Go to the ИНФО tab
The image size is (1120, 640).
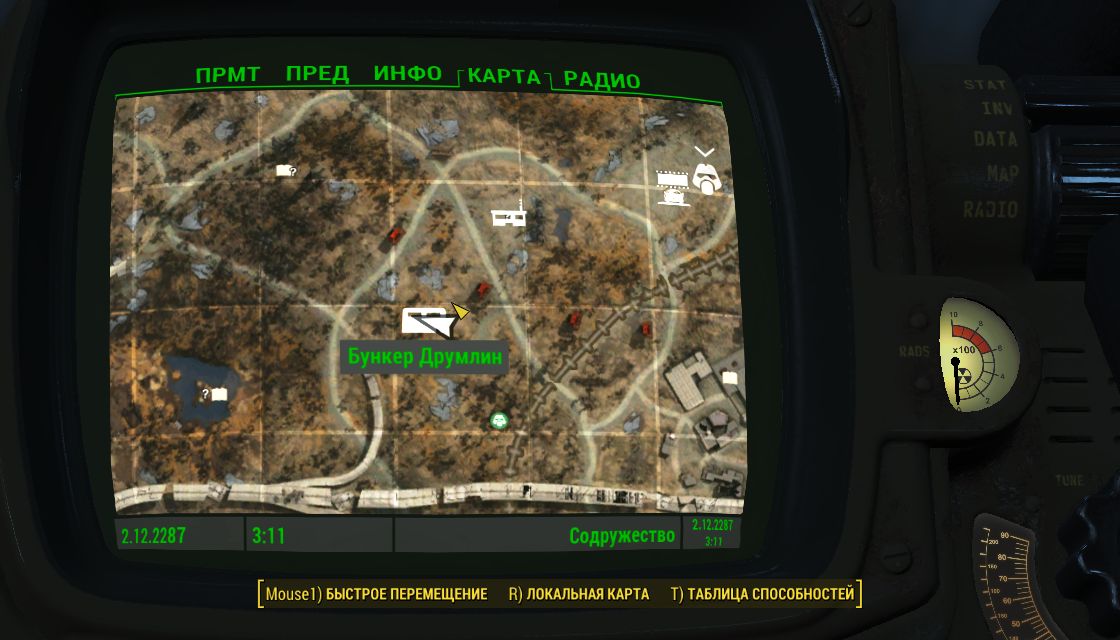click(x=408, y=75)
